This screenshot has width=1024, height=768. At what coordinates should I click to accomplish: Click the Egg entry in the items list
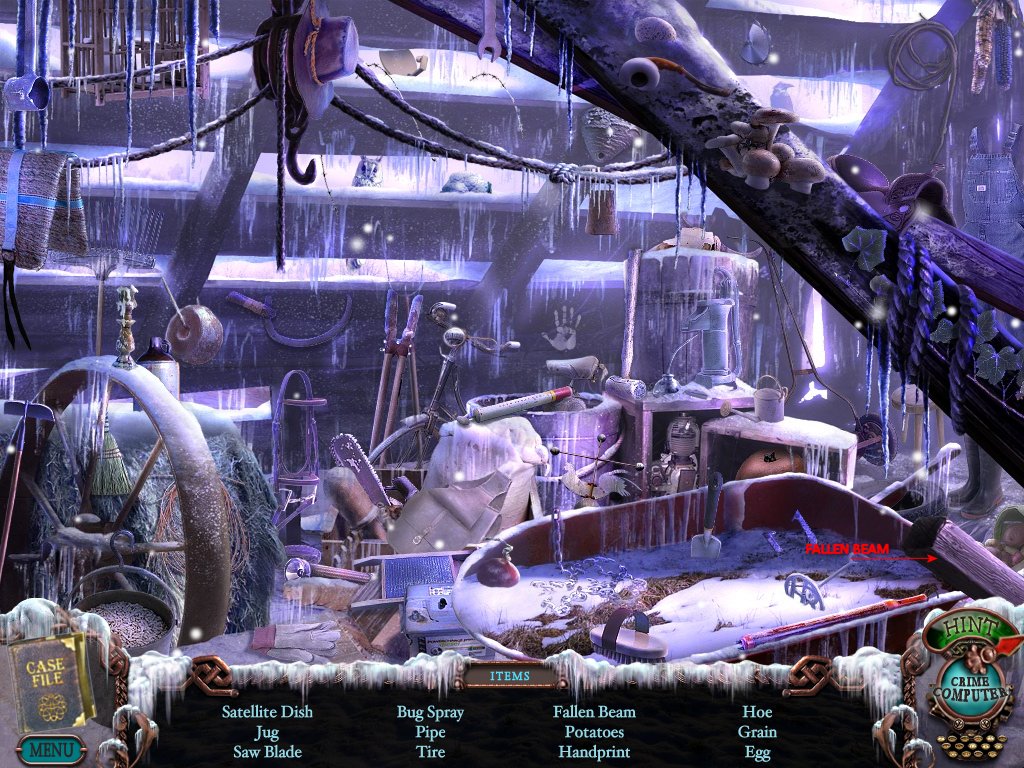[x=757, y=751]
